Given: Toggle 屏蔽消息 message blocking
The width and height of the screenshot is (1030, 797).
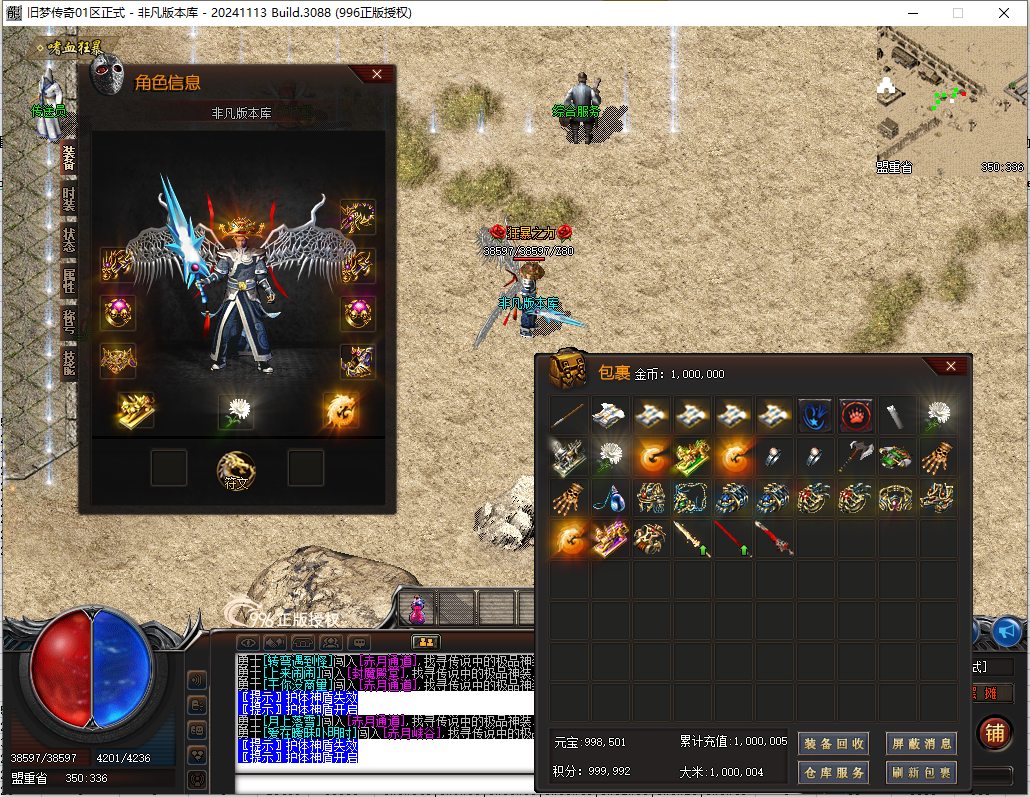Looking at the screenshot, I should [x=921, y=743].
